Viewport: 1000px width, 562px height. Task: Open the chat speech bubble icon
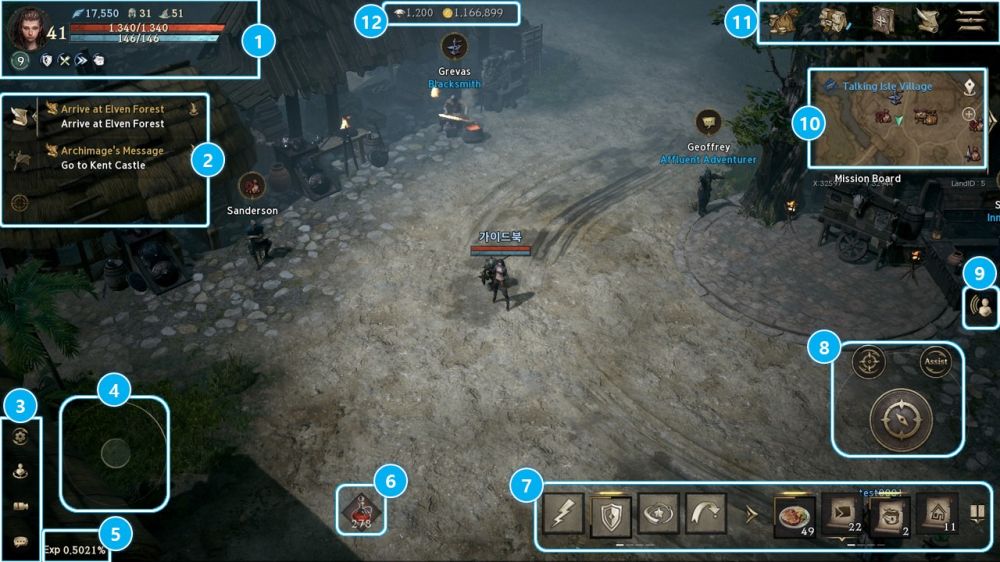(x=21, y=541)
